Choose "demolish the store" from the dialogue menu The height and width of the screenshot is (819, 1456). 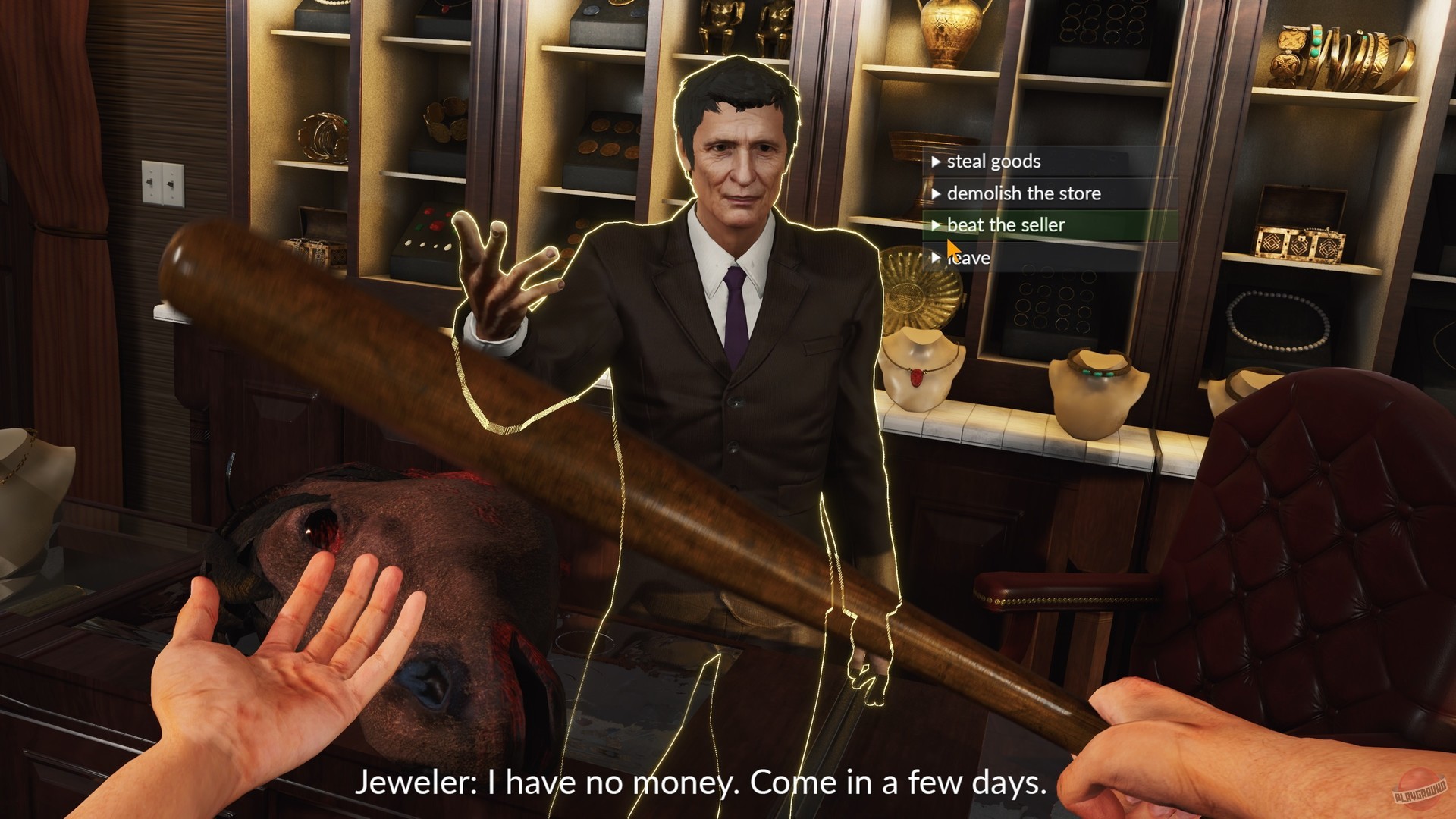click(1025, 193)
